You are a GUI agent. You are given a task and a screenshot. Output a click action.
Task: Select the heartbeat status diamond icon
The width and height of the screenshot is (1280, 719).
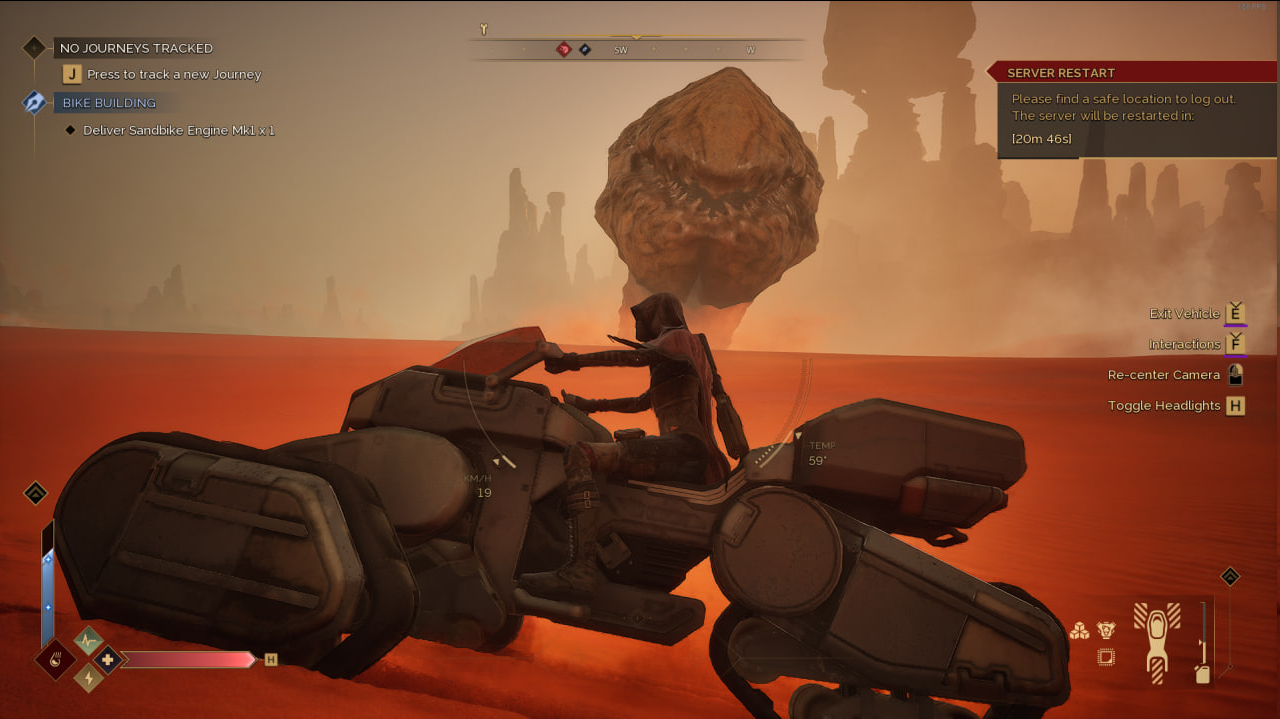point(88,641)
